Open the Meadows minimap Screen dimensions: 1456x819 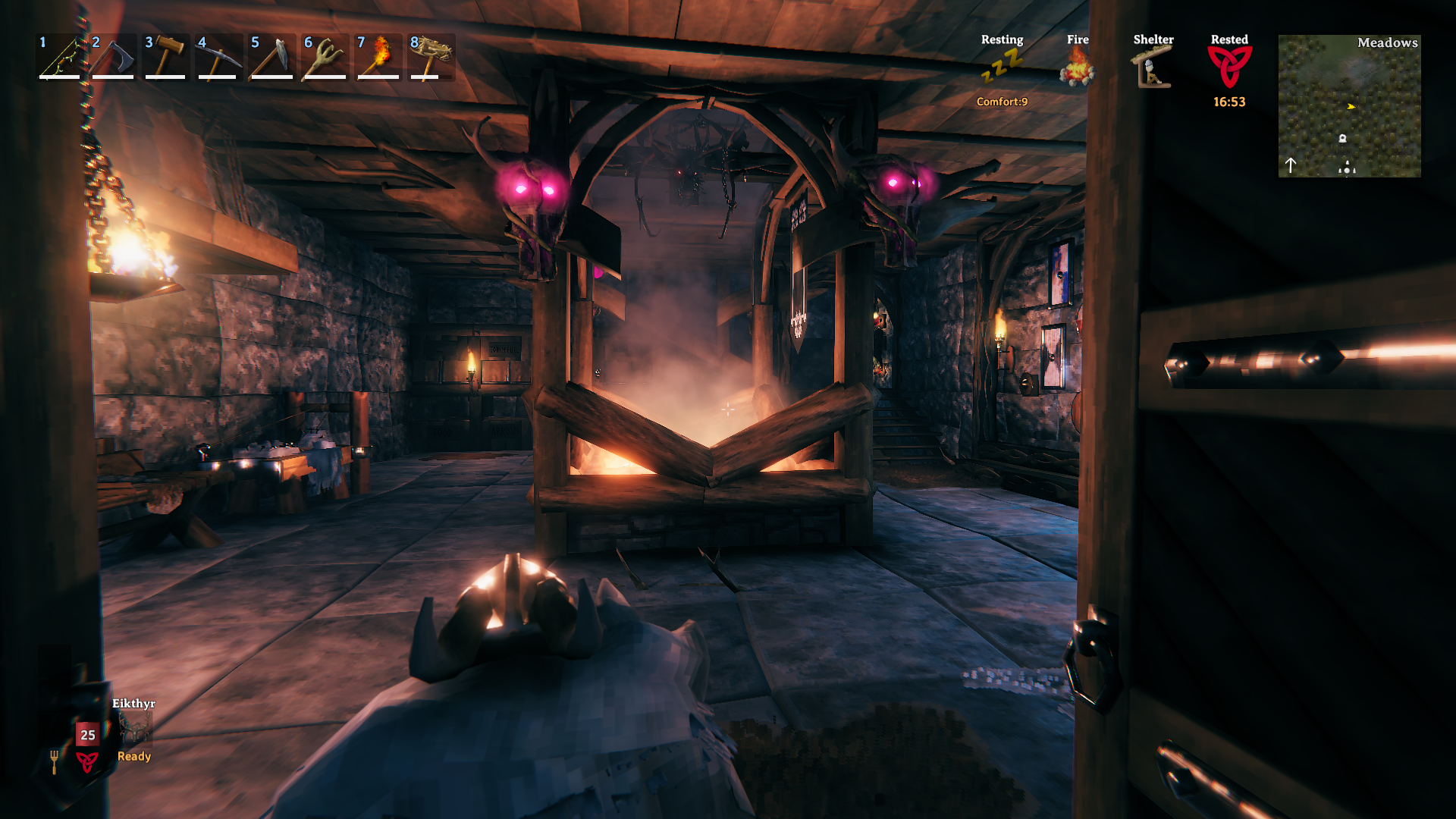[x=1349, y=106]
